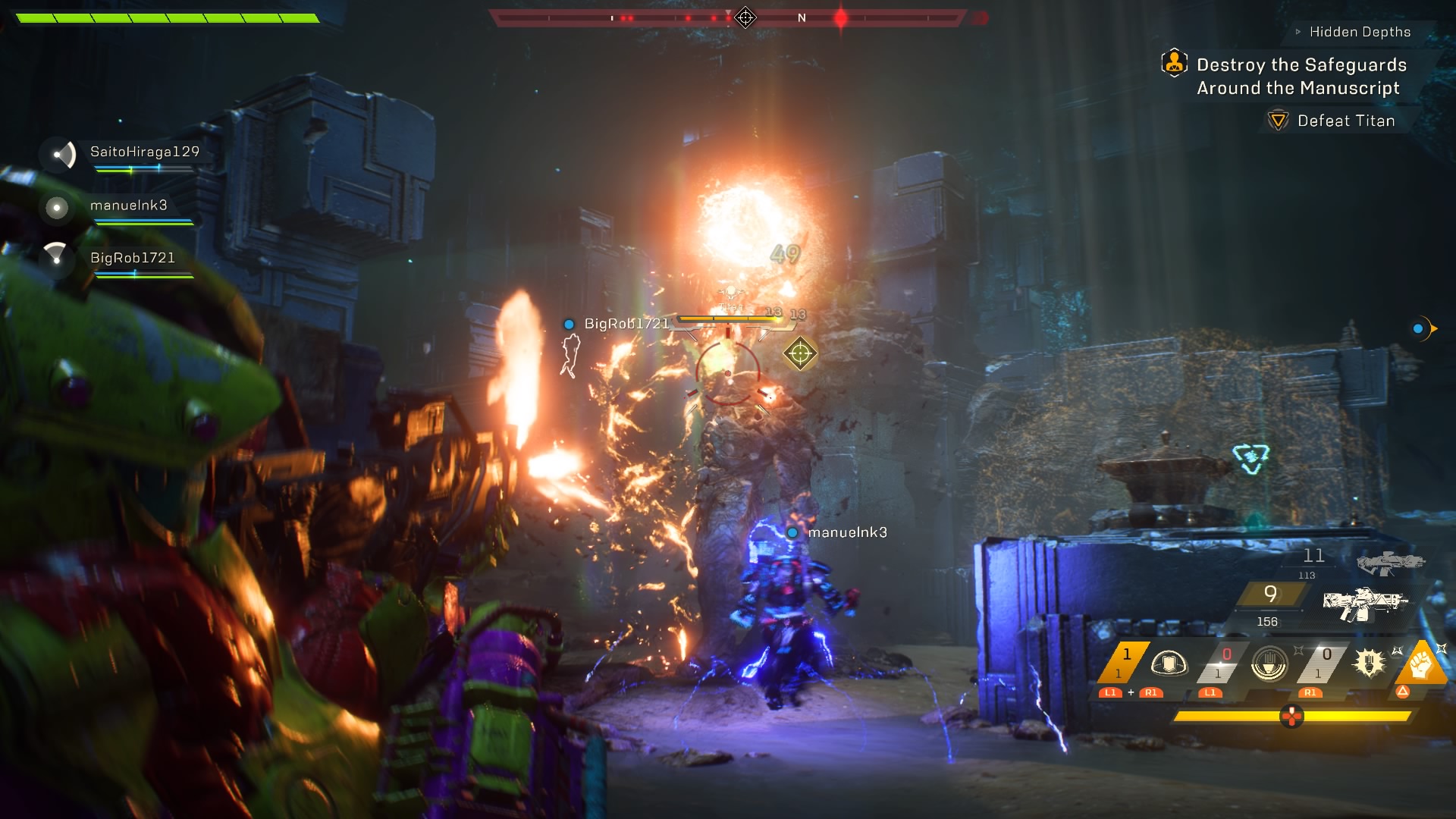Toggle manuelnk3's squad status indicator
The image size is (1456, 819).
pyautogui.click(x=55, y=207)
